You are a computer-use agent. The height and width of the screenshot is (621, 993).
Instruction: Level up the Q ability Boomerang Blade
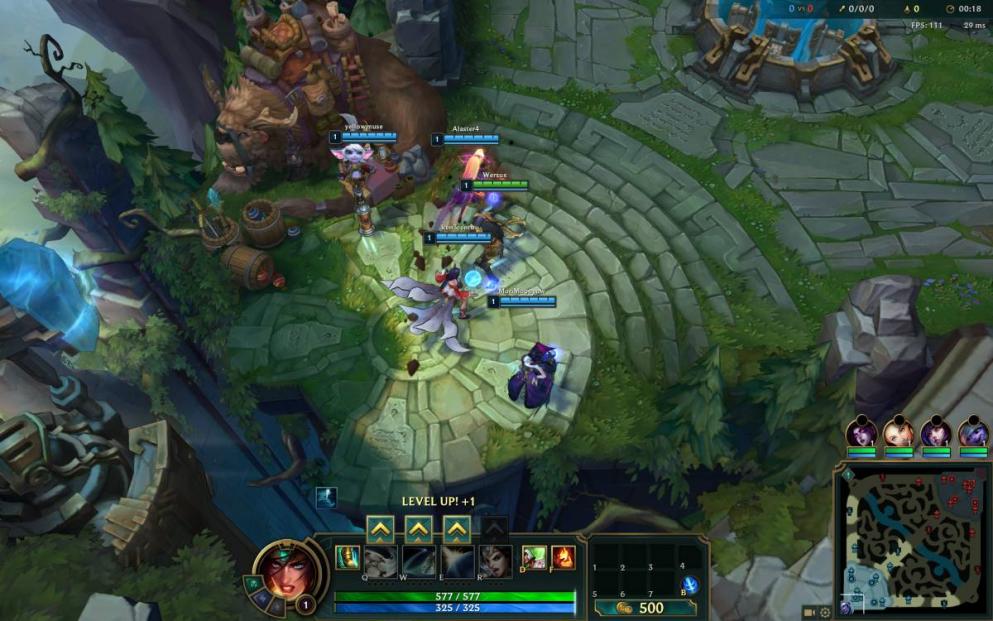[x=379, y=528]
